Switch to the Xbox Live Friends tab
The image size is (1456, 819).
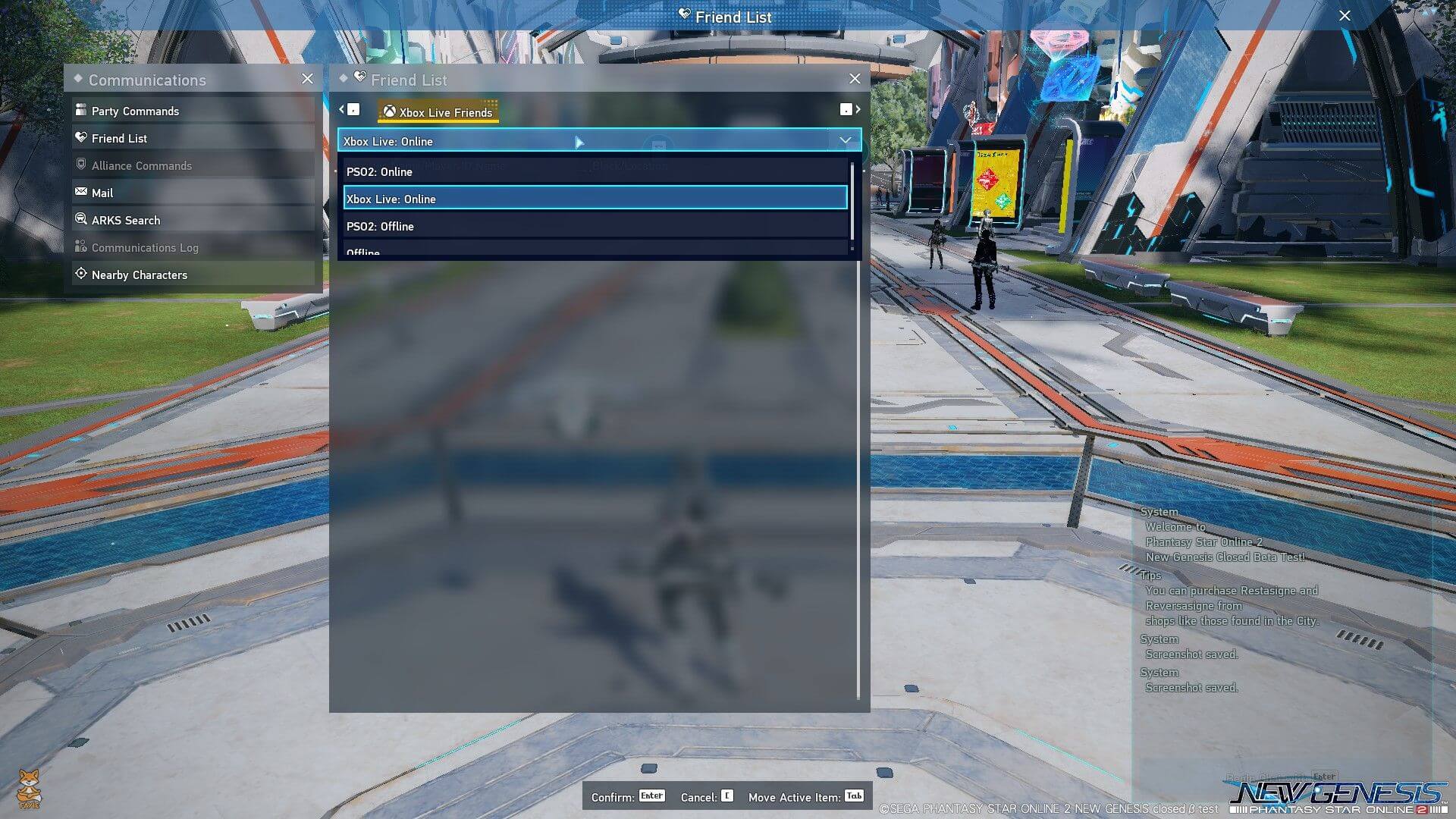pyautogui.click(x=438, y=111)
